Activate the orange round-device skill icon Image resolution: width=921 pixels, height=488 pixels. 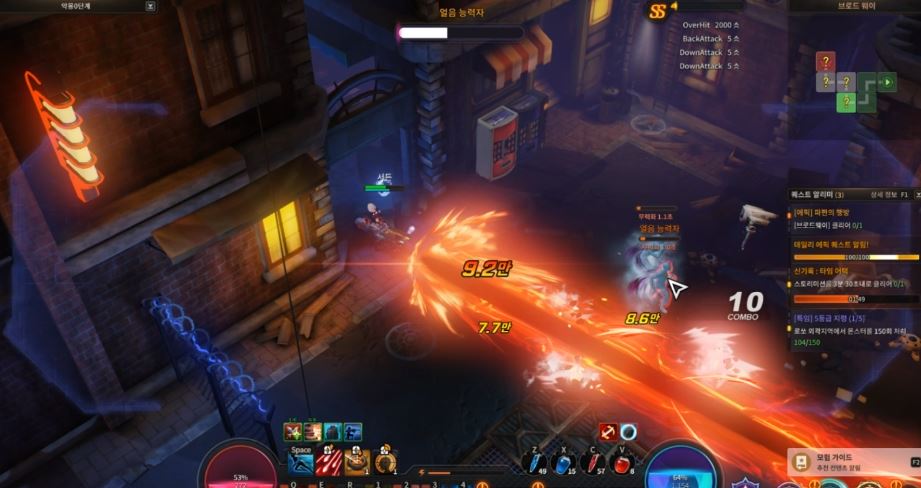pos(385,461)
